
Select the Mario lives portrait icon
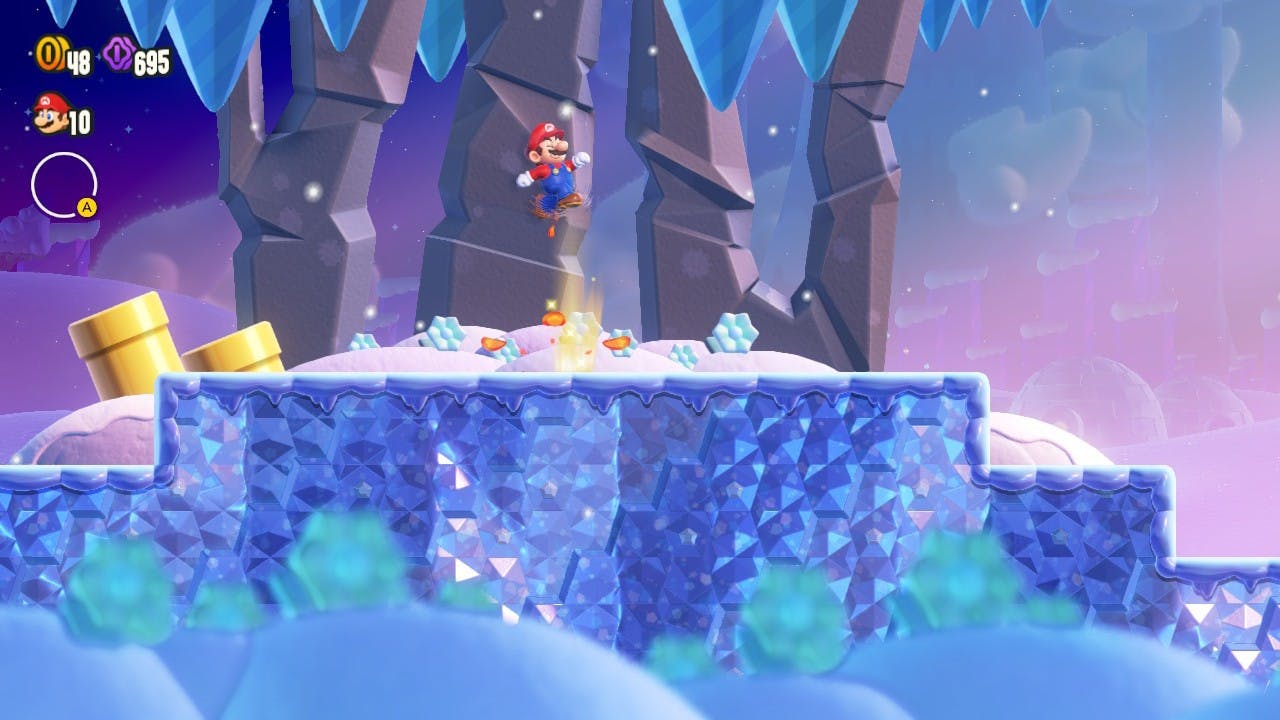[50, 113]
